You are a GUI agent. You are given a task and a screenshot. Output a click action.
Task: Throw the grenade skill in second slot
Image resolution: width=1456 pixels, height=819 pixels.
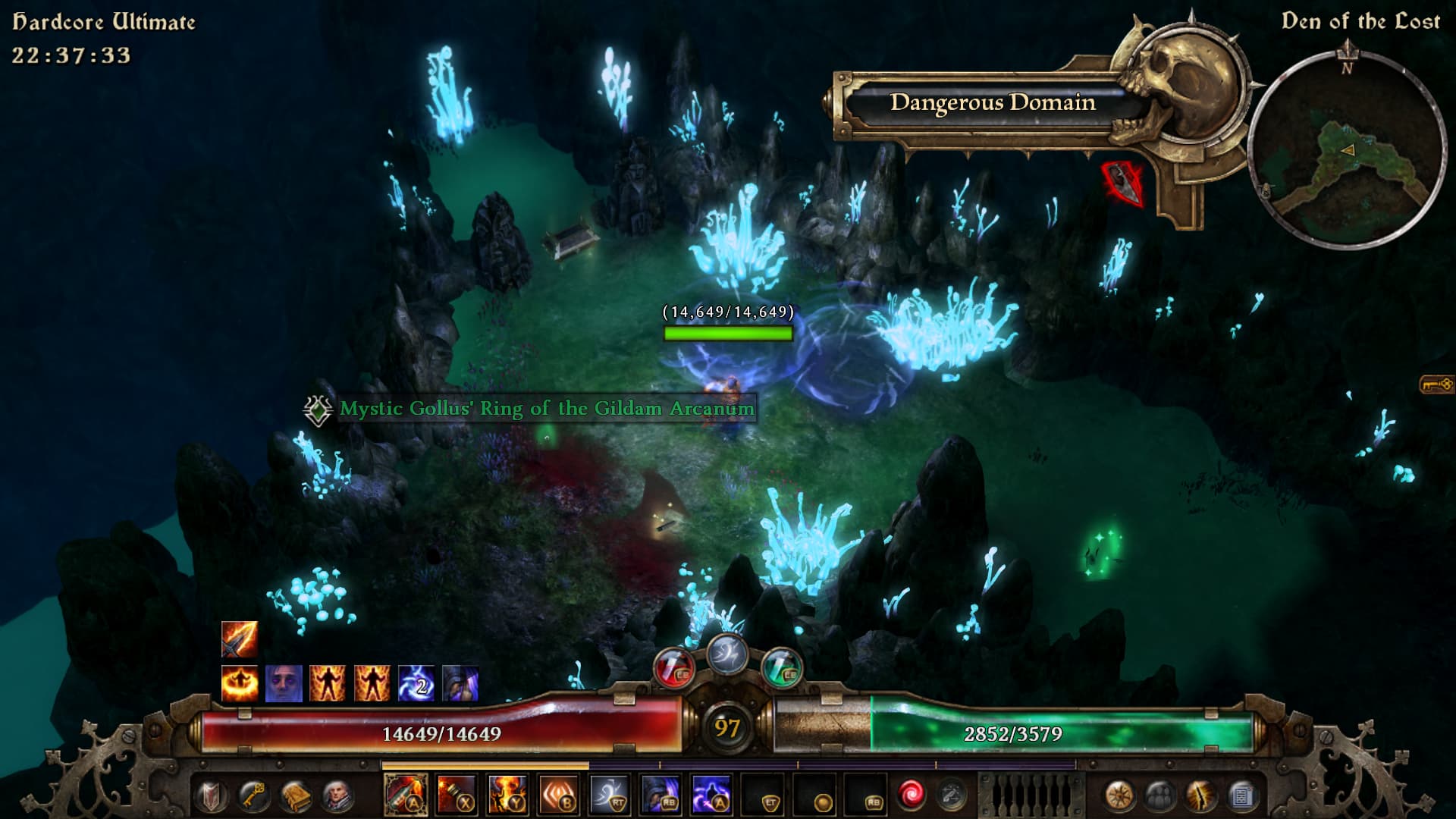coord(457,795)
